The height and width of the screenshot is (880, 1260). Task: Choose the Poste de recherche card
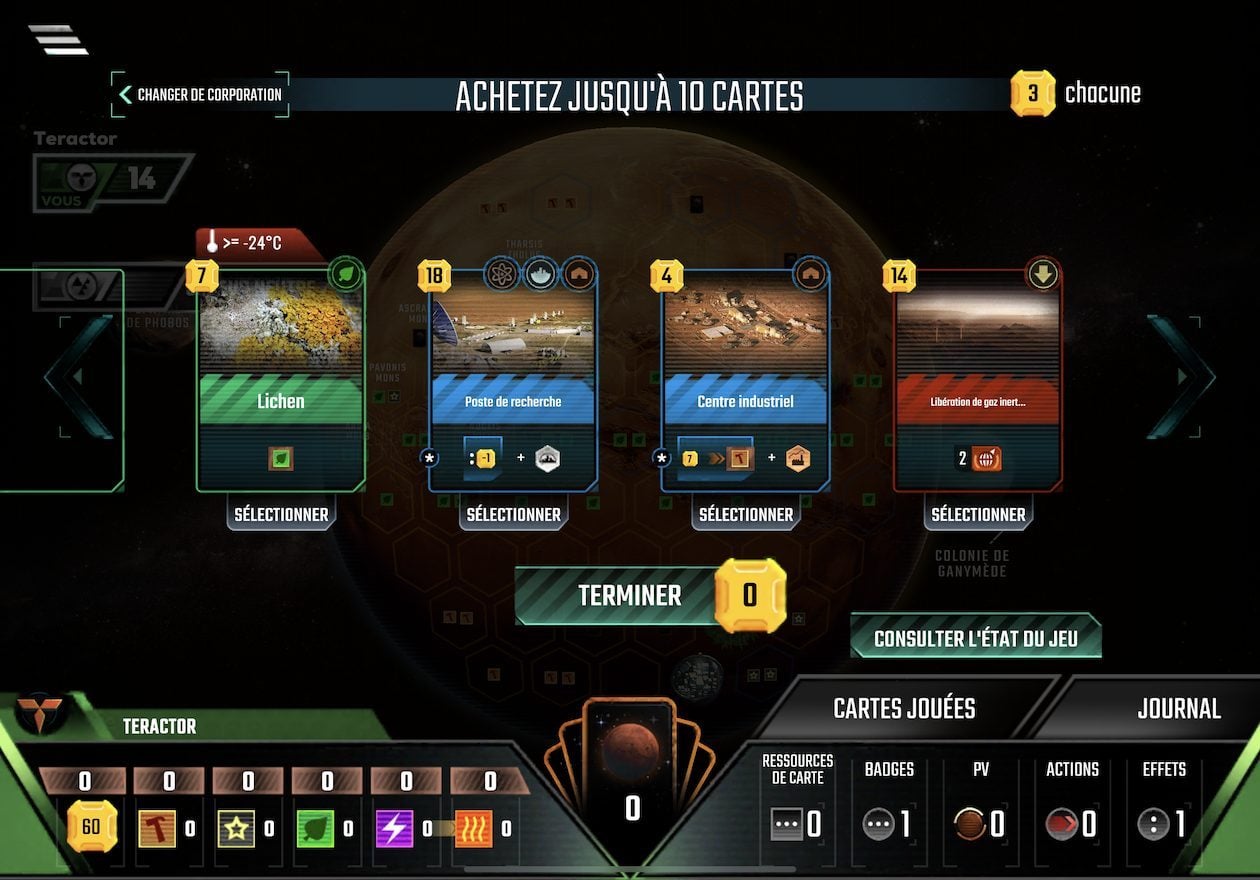[513, 380]
